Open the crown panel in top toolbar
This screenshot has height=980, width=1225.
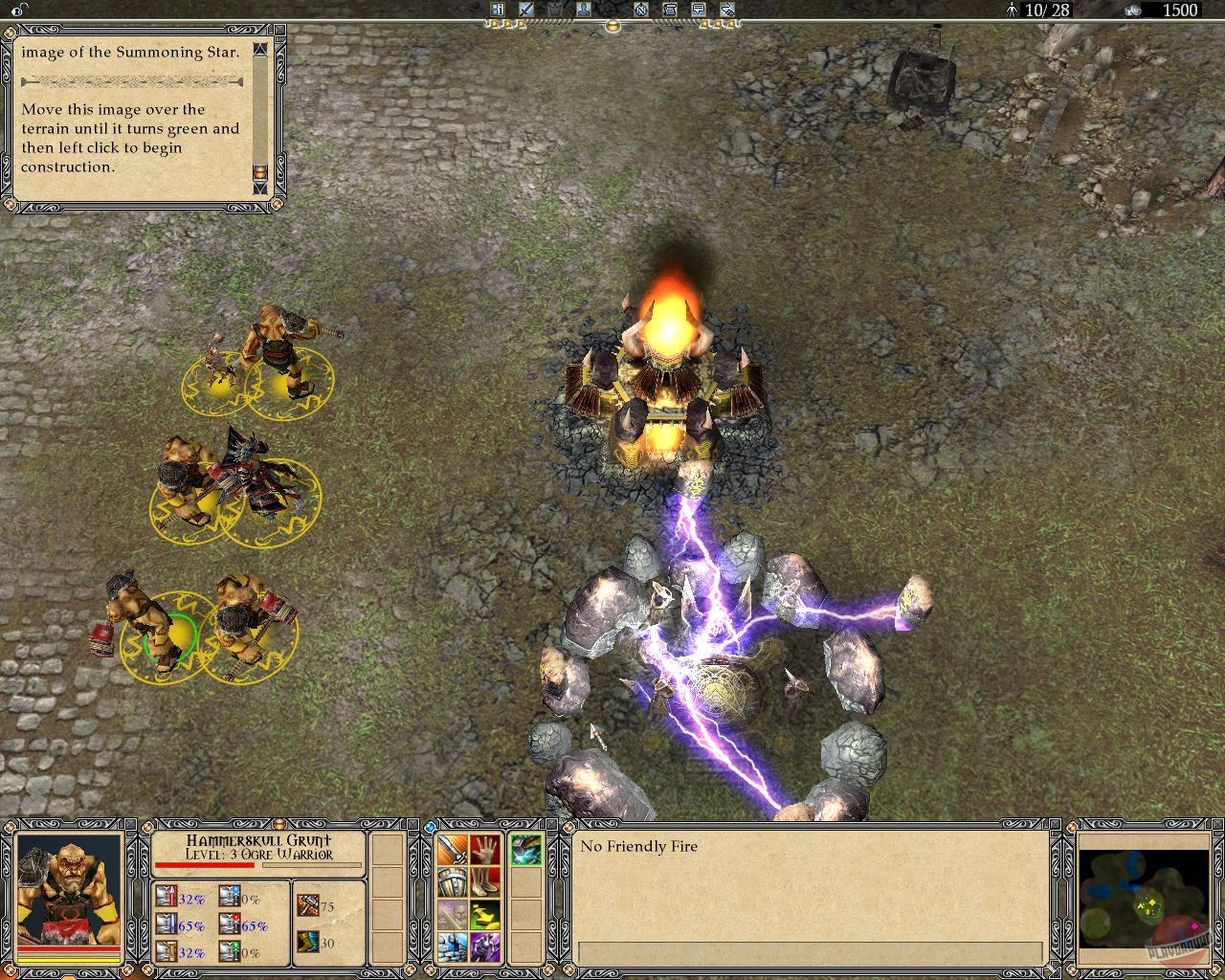[554, 10]
